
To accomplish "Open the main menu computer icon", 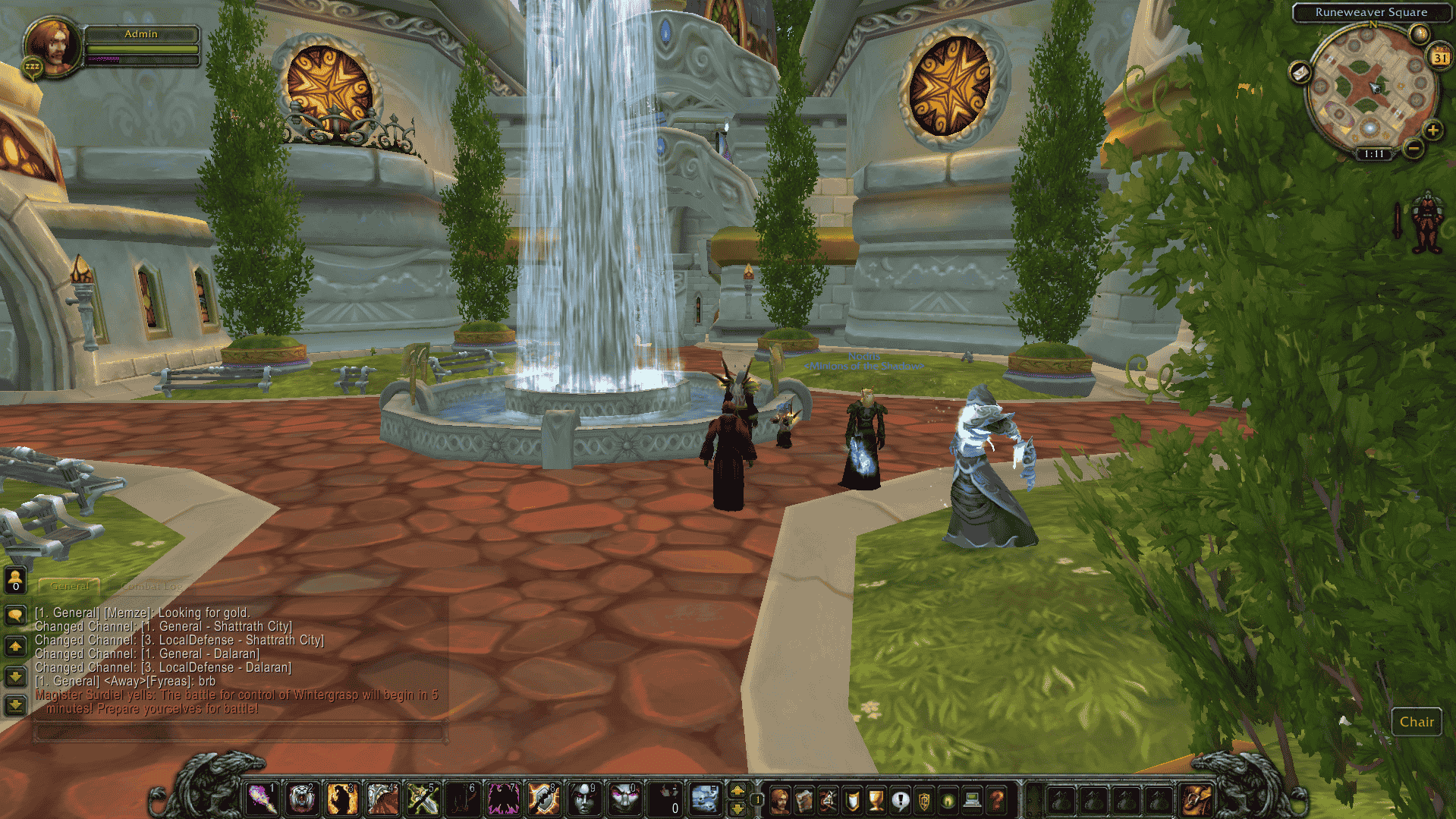I will click(971, 801).
